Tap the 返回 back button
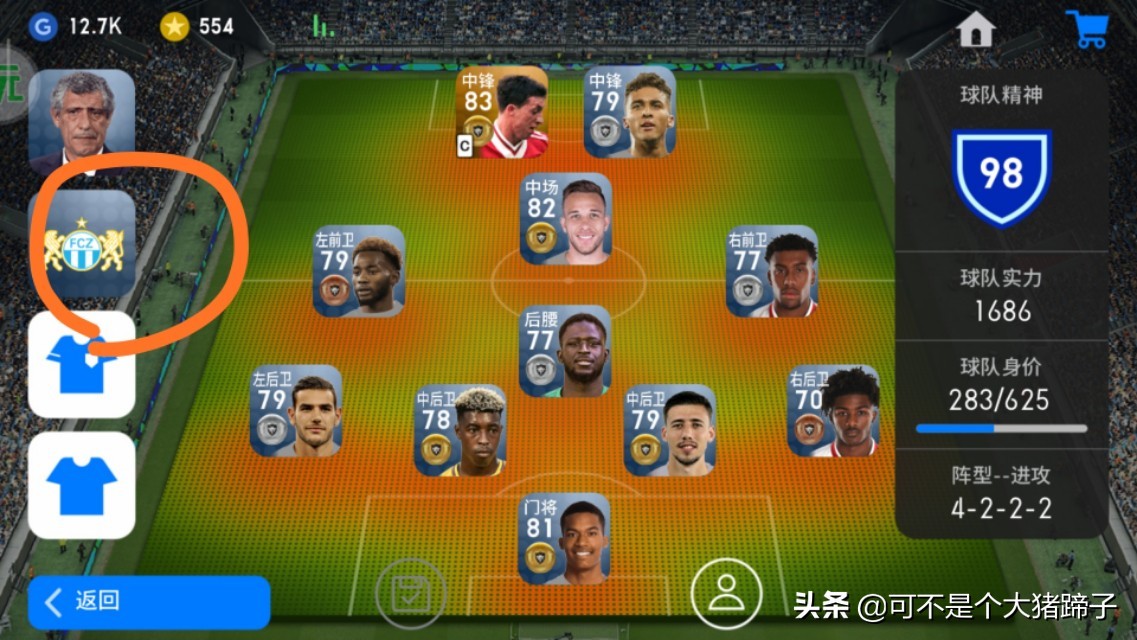1137x640 pixels. pyautogui.click(x=149, y=601)
